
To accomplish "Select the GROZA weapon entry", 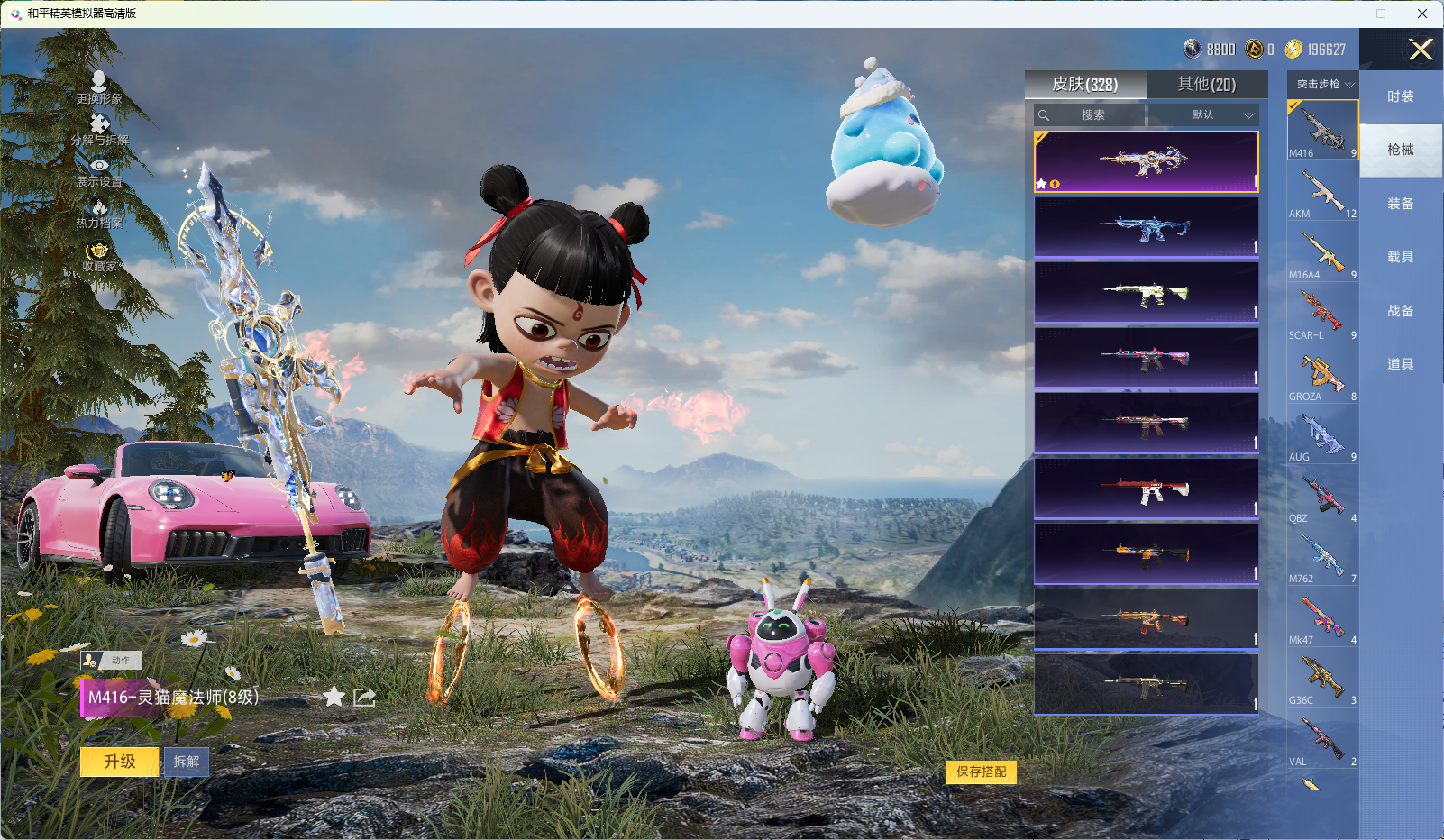I will 1322,376.
